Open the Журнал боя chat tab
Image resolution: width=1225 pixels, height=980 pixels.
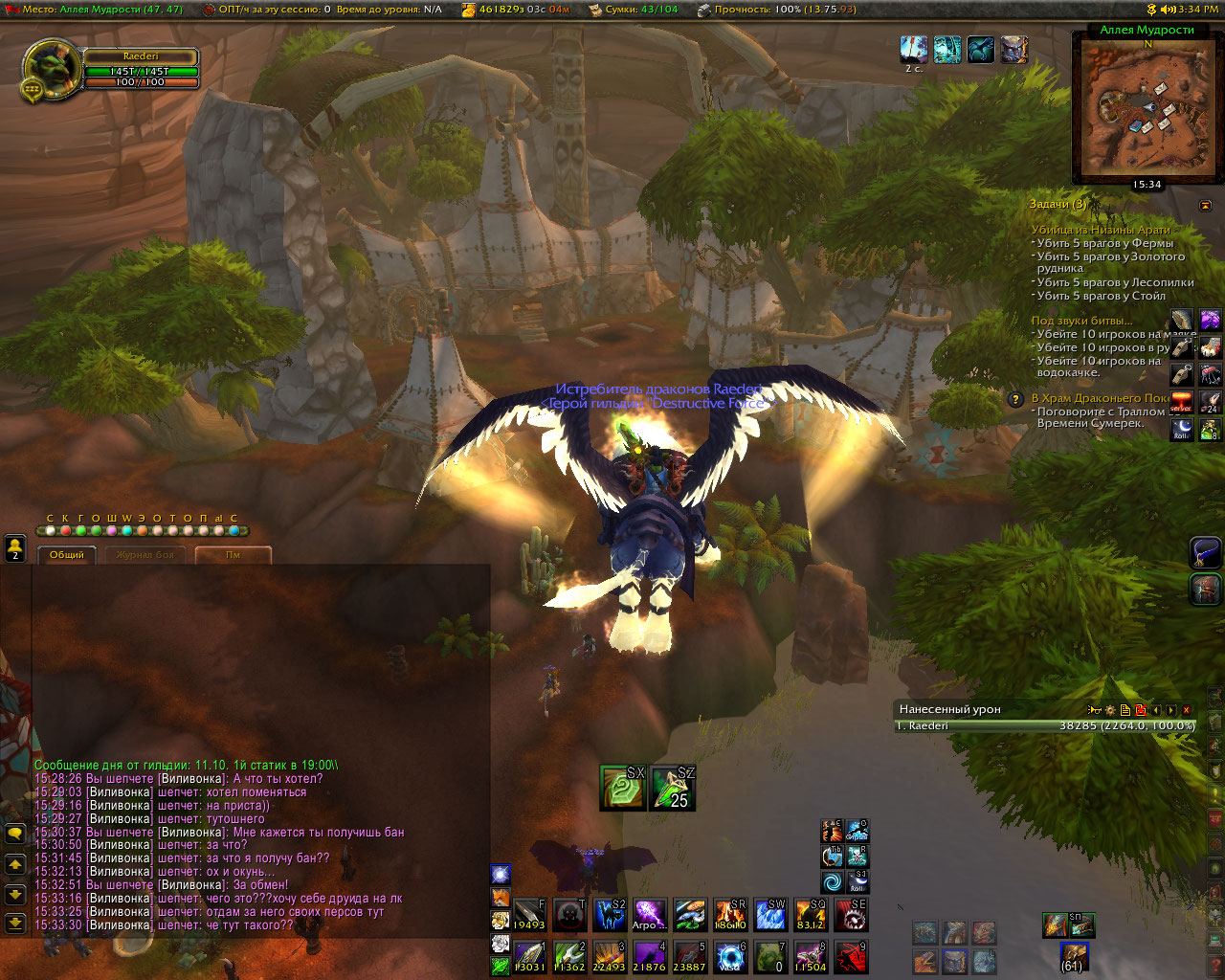coord(145,555)
